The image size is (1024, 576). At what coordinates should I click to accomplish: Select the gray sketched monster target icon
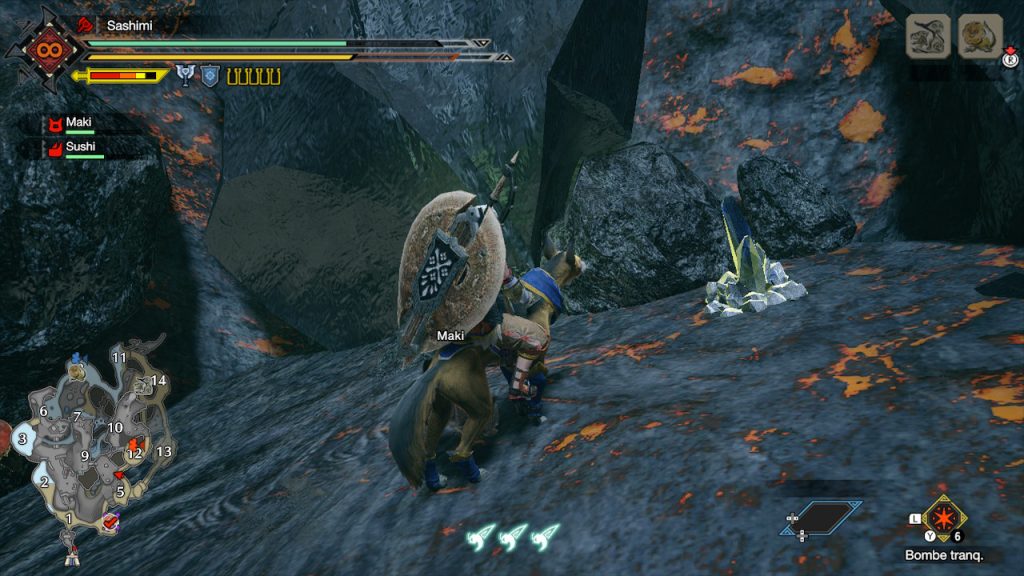pos(928,37)
